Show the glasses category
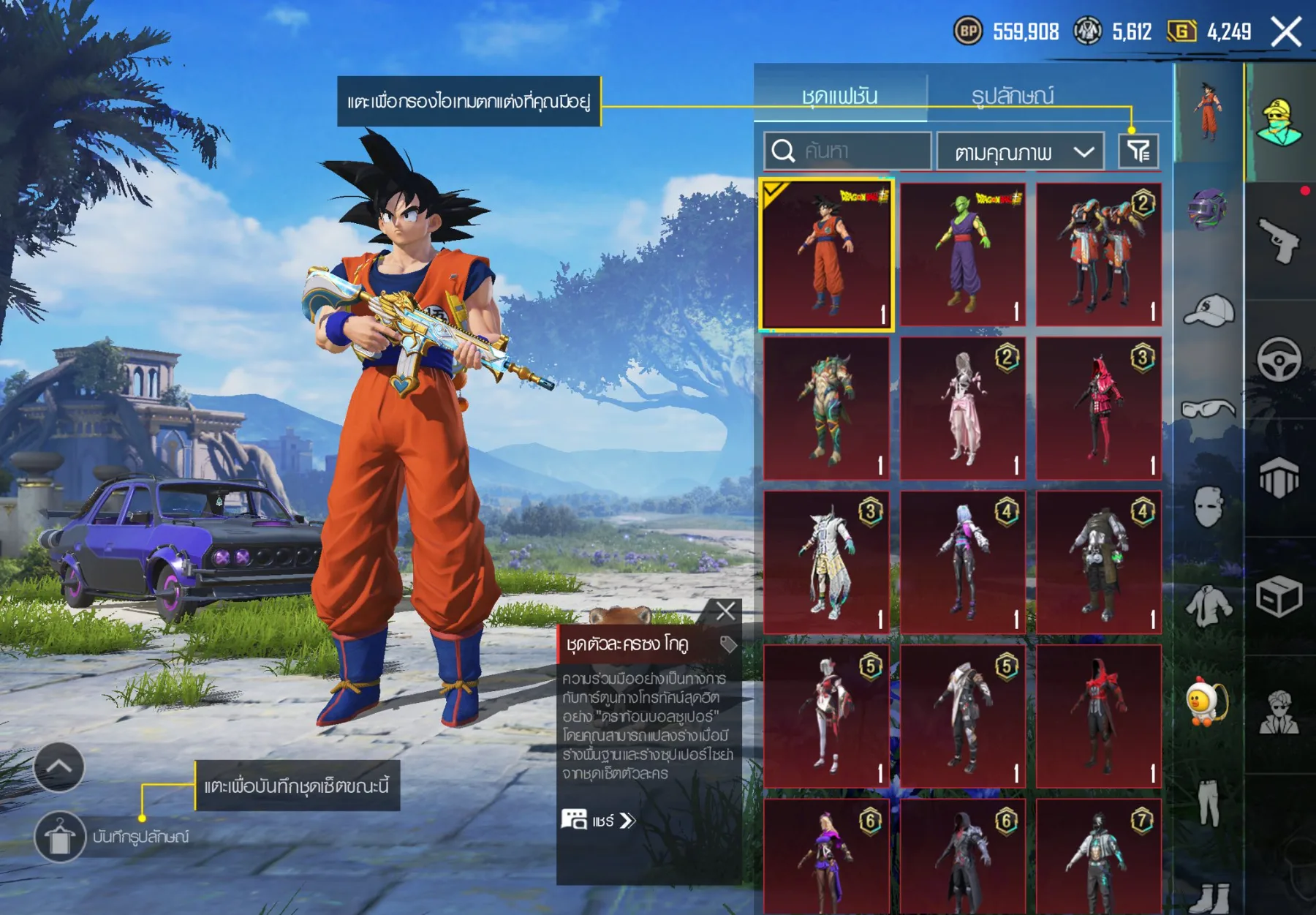1316x915 pixels. 1208,409
